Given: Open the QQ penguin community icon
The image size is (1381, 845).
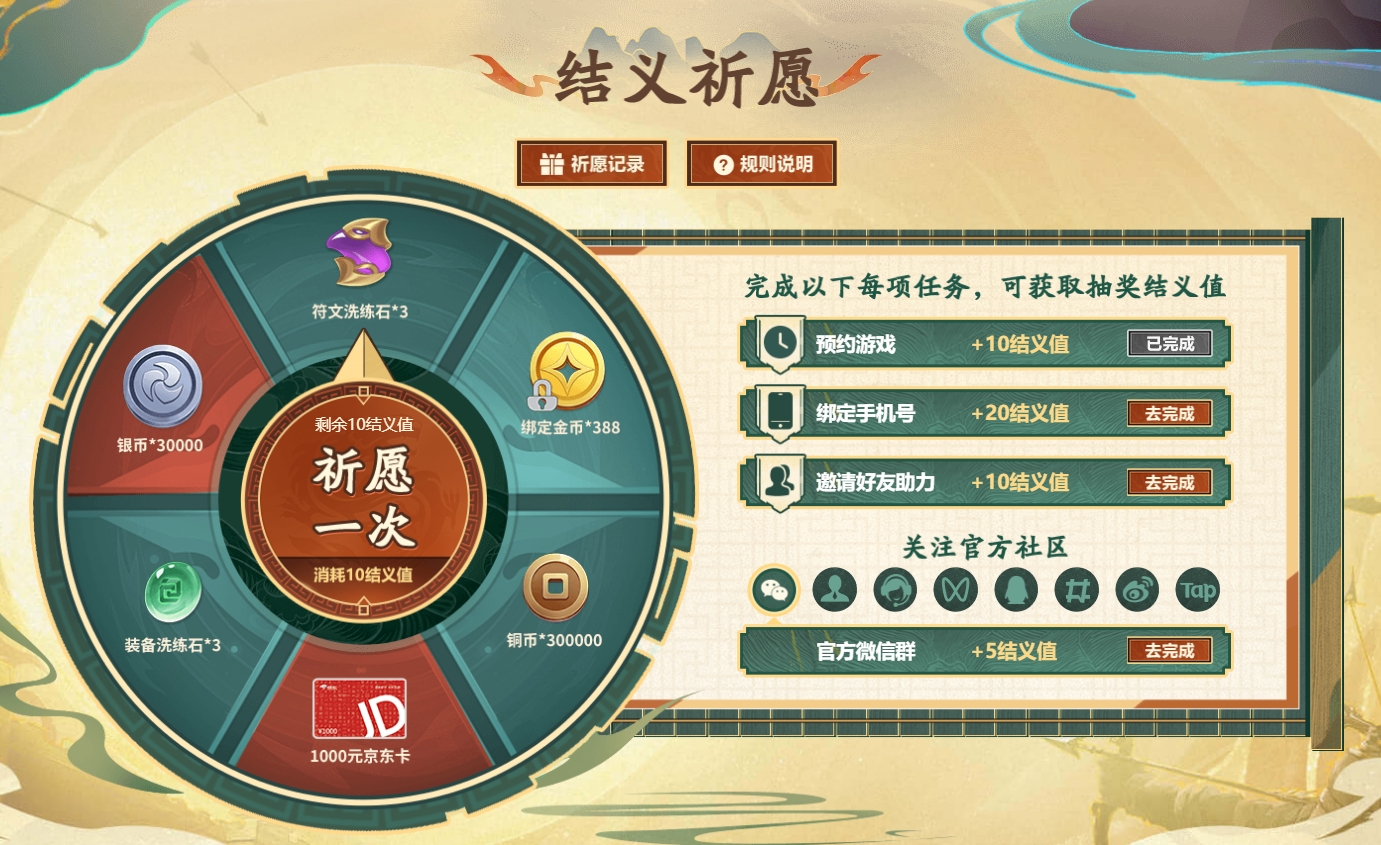Looking at the screenshot, I should tap(1015, 590).
